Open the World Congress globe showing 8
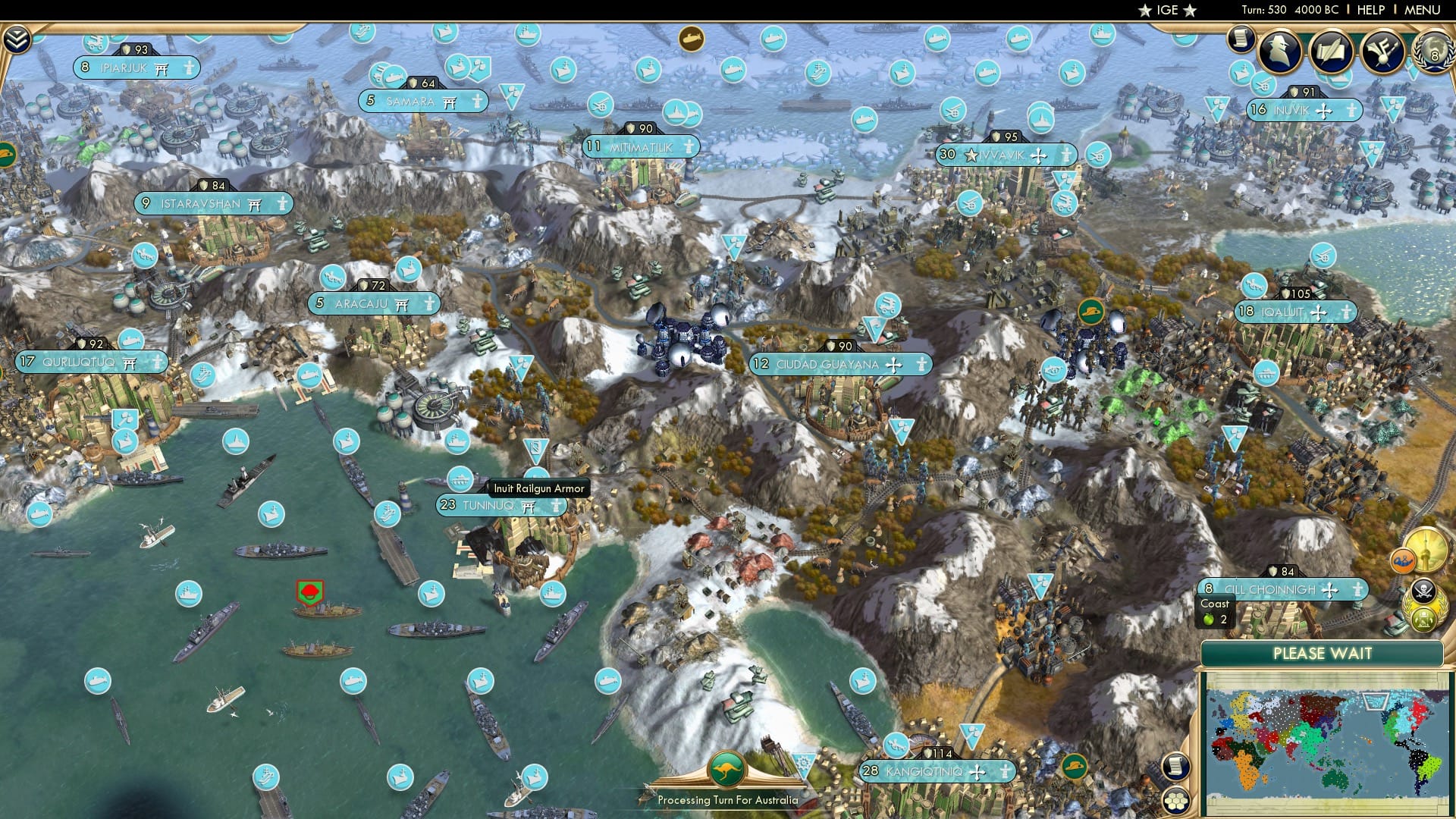 tap(1432, 53)
